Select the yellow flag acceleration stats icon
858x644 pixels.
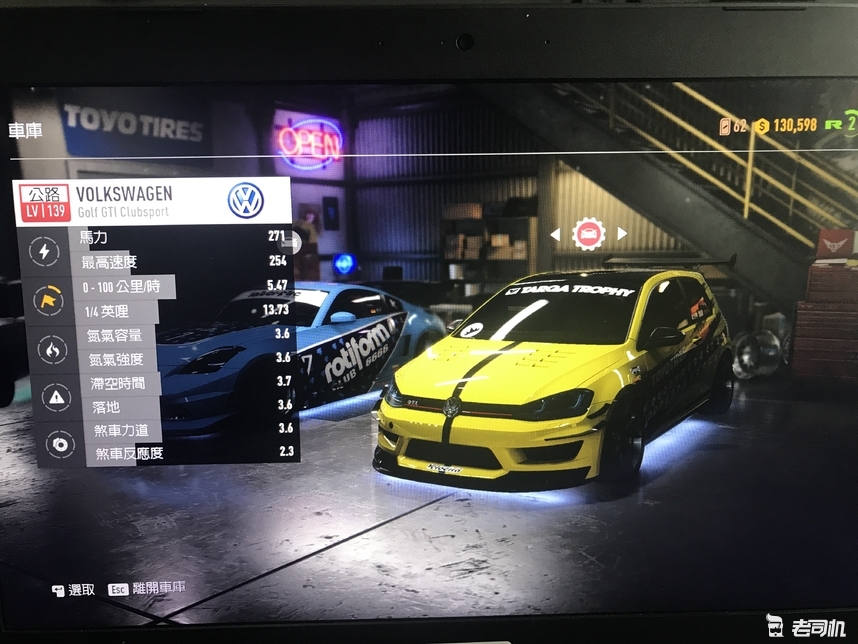coord(45,299)
